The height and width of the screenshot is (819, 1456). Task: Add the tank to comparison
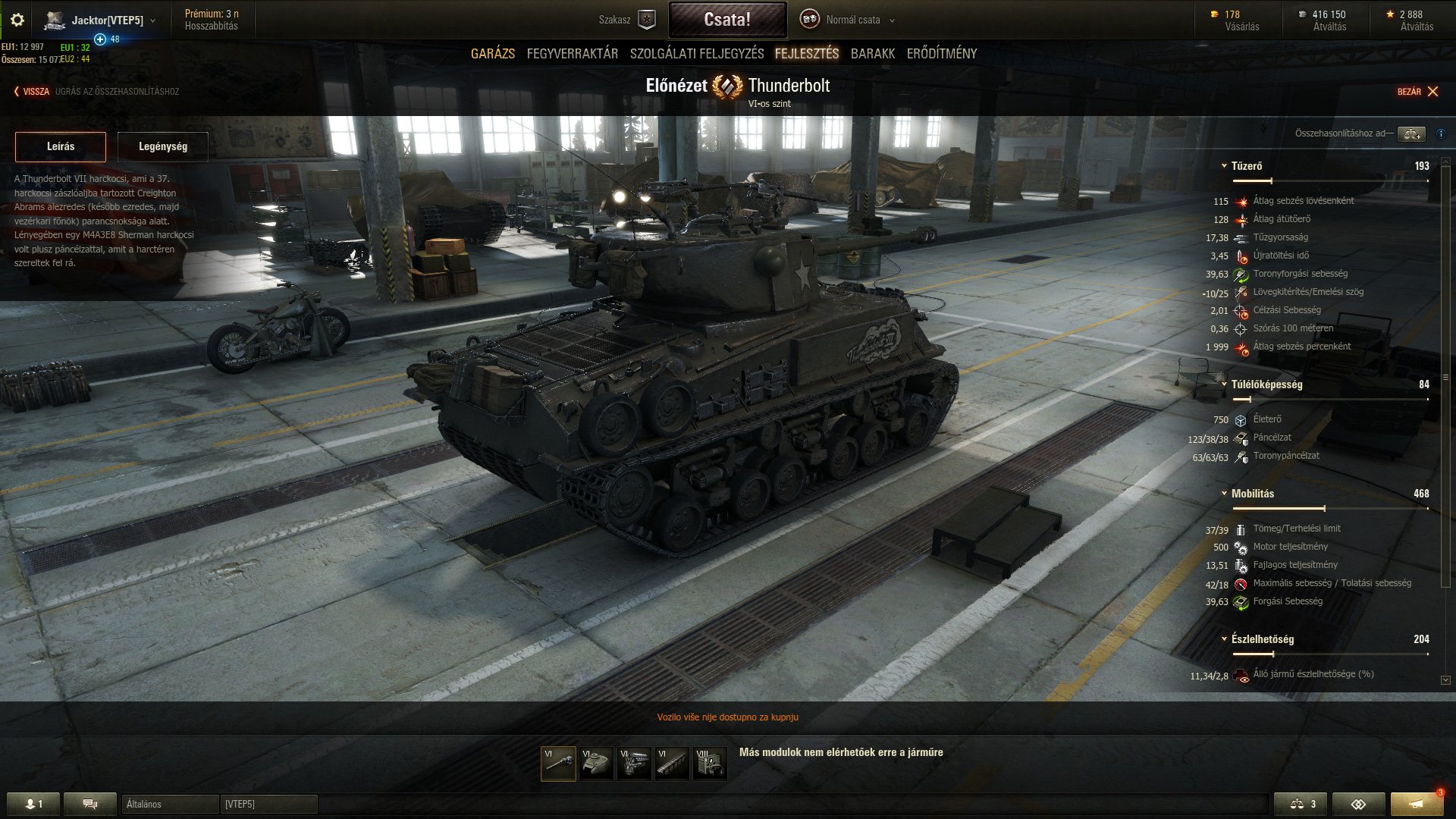pos(1411,133)
